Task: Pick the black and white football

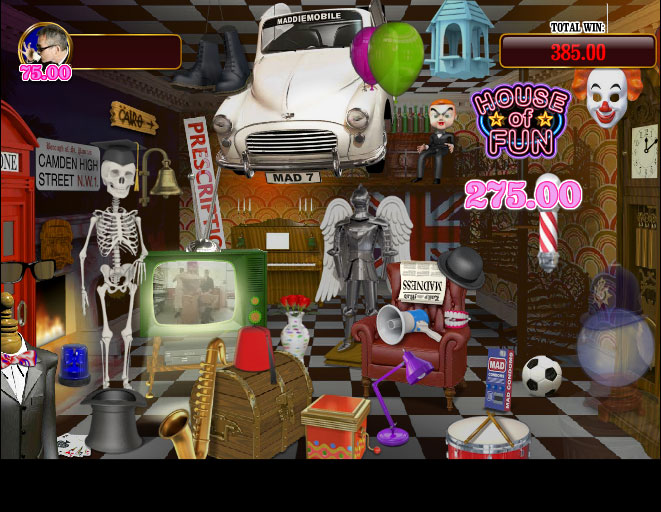Action: [x=541, y=376]
